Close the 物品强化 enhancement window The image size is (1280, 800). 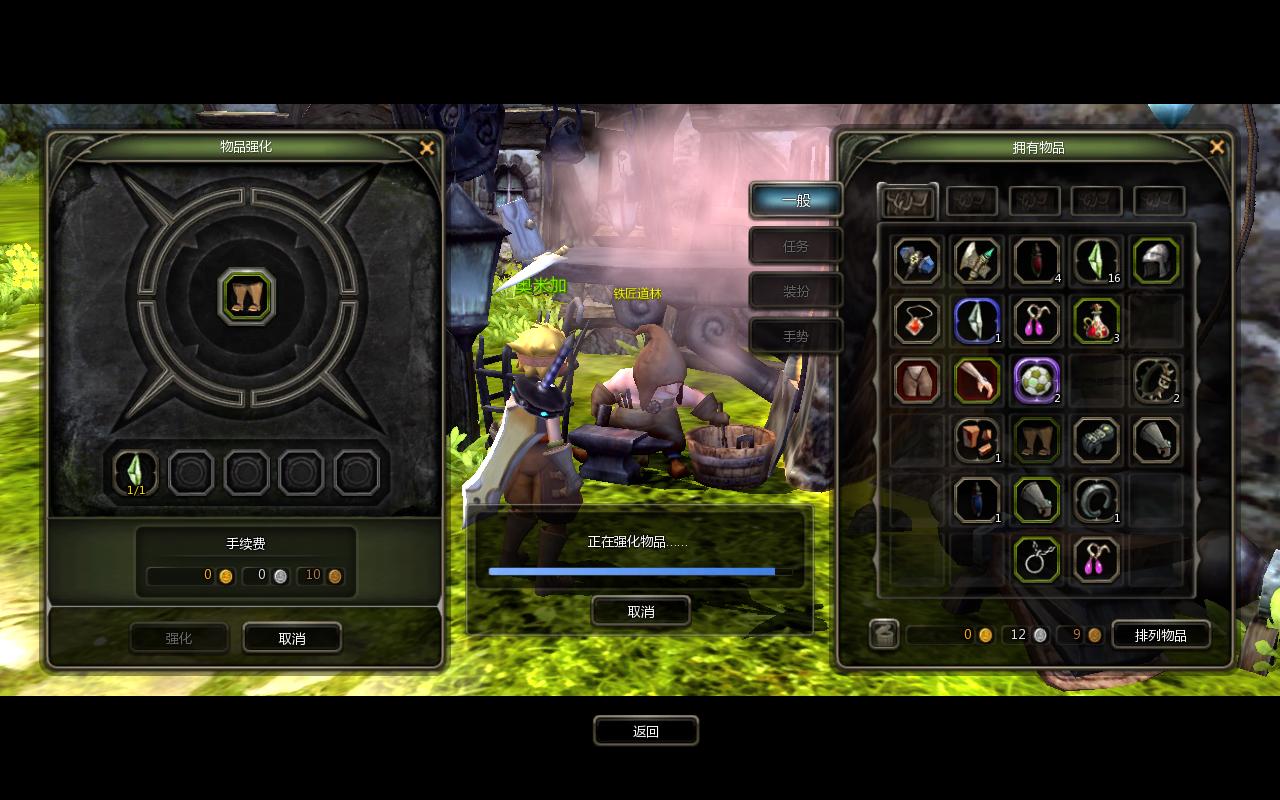point(427,148)
